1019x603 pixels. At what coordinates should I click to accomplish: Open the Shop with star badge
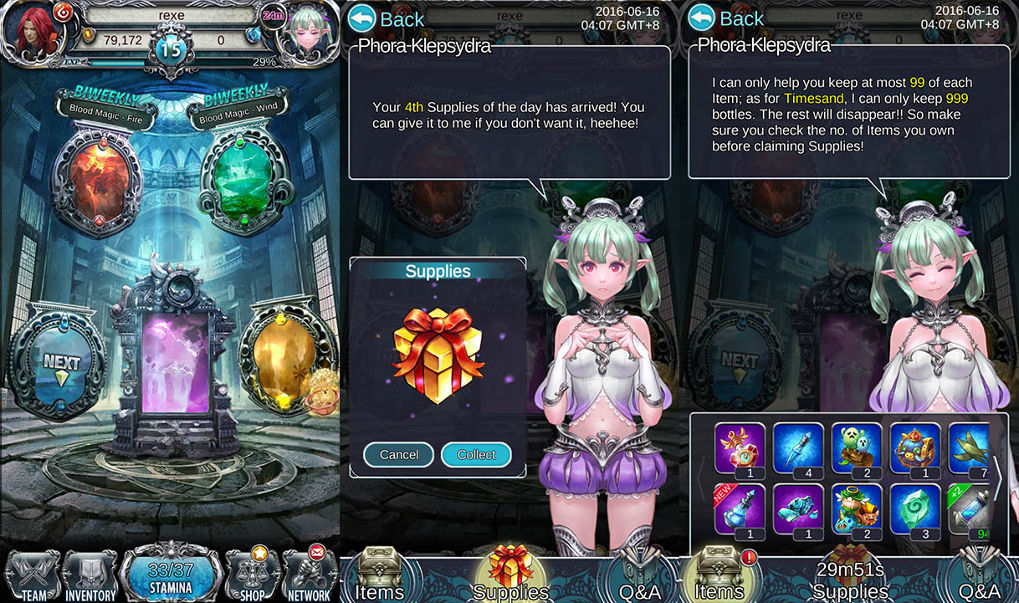pyautogui.click(x=250, y=575)
